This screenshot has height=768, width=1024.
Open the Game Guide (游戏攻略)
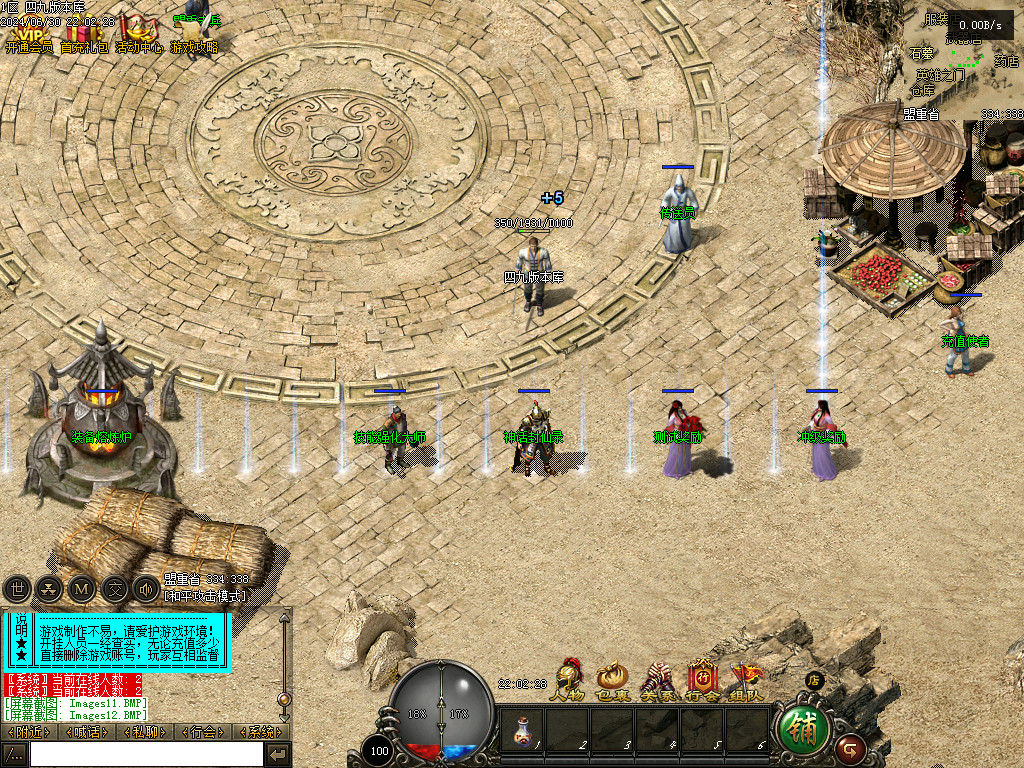(x=194, y=33)
